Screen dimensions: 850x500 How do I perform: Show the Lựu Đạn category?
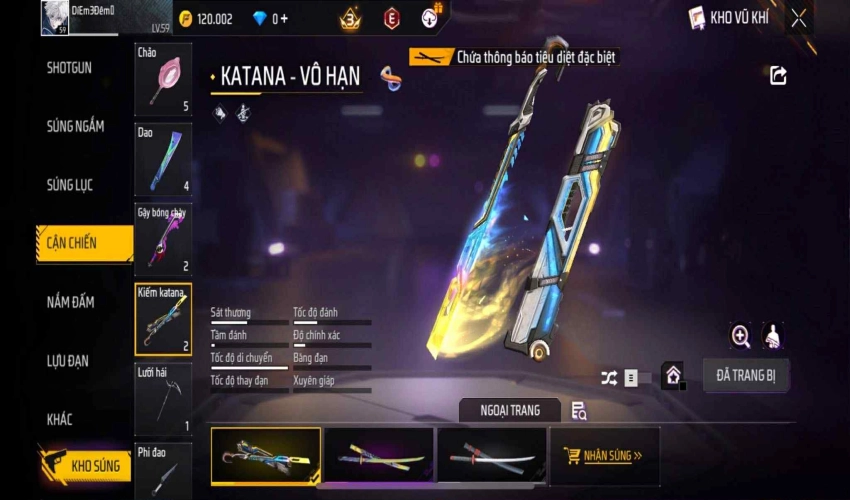[x=68, y=361]
